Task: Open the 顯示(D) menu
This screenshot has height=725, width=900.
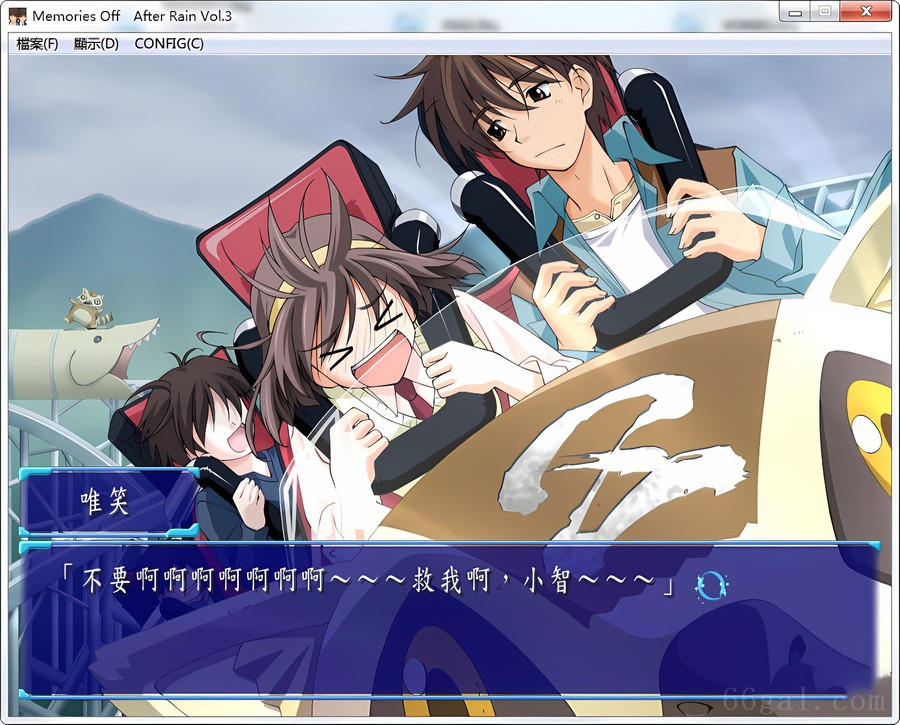Action: tap(96, 44)
